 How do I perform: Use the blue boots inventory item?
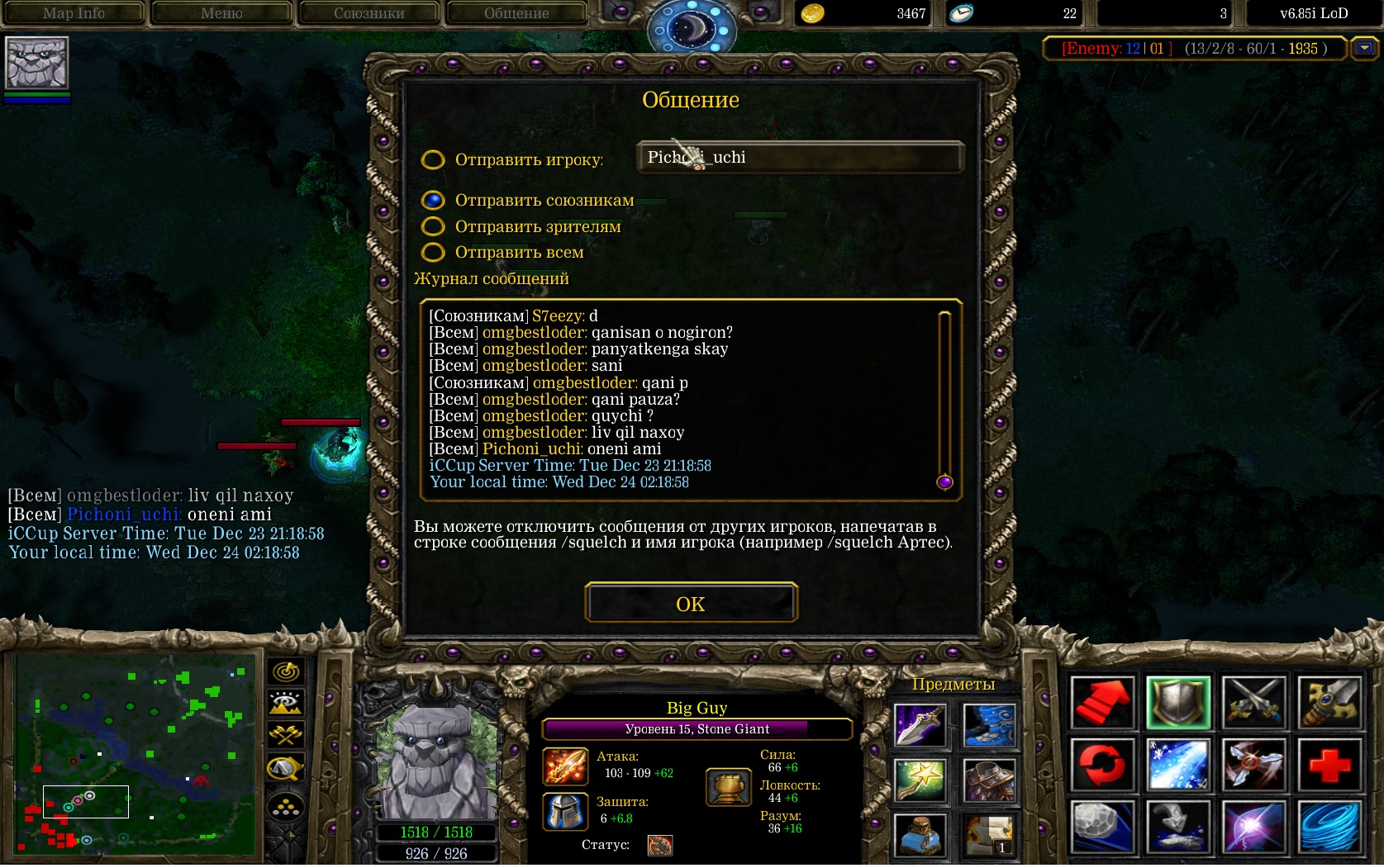click(x=989, y=727)
